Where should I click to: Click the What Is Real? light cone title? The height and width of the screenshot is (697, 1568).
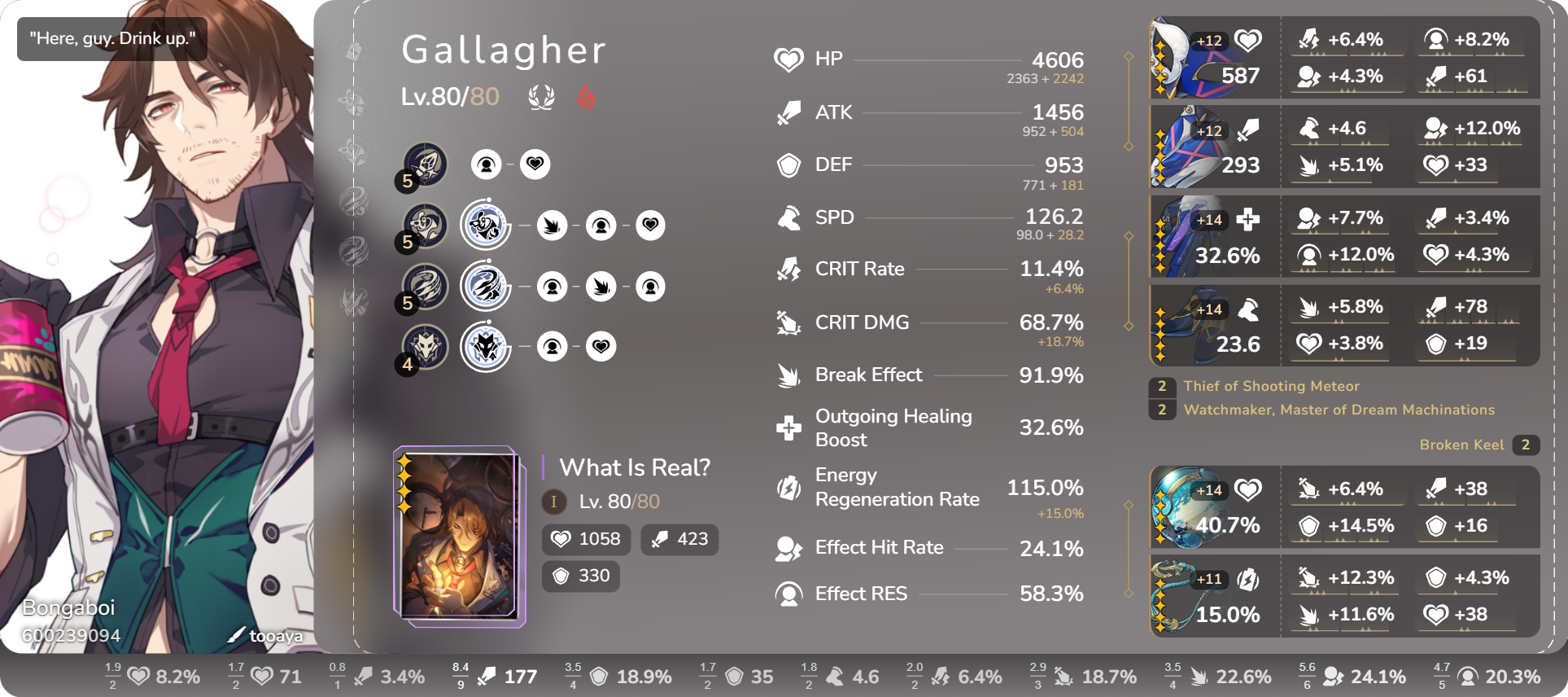[635, 468]
